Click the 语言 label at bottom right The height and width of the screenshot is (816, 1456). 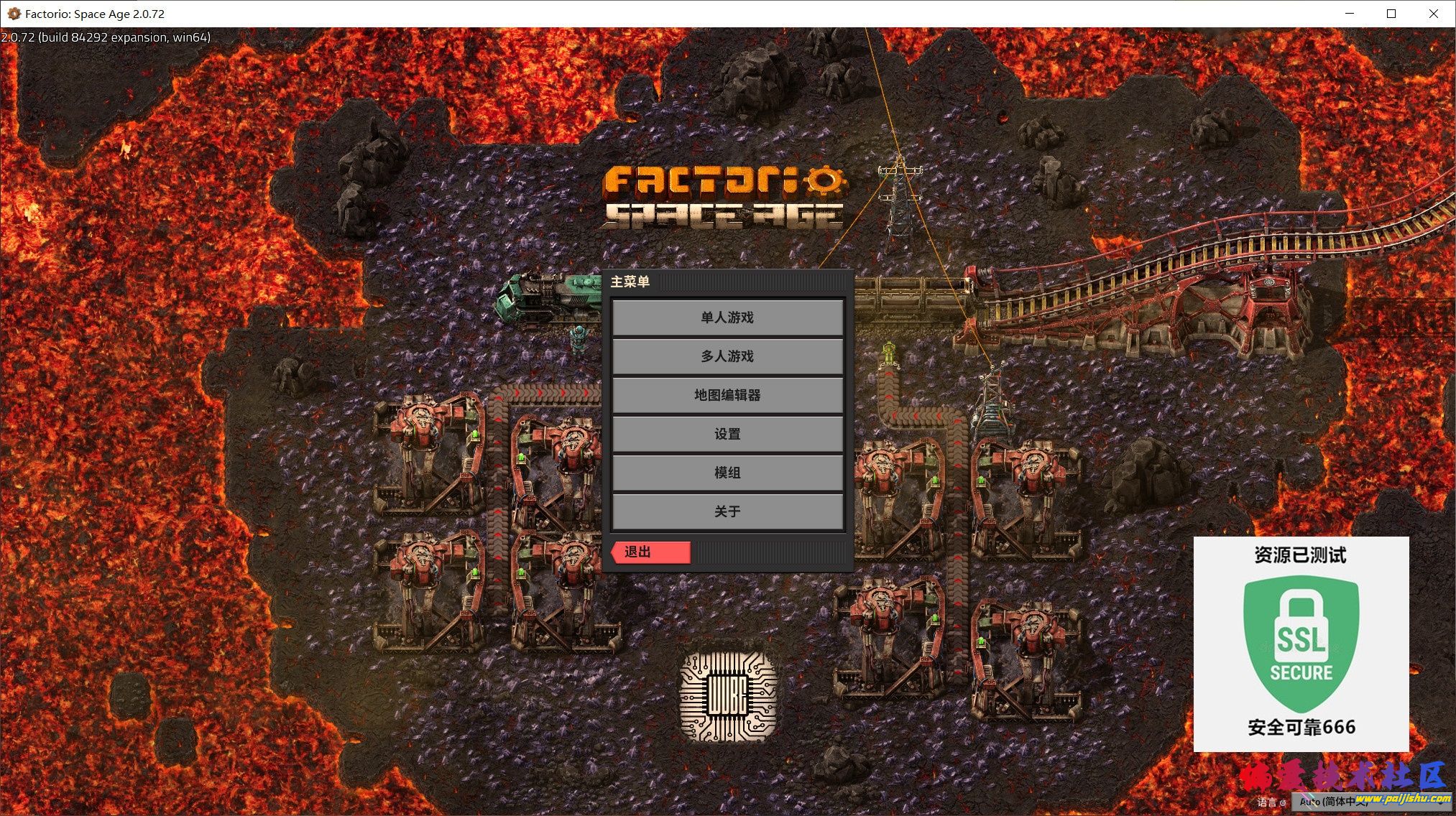[1265, 802]
